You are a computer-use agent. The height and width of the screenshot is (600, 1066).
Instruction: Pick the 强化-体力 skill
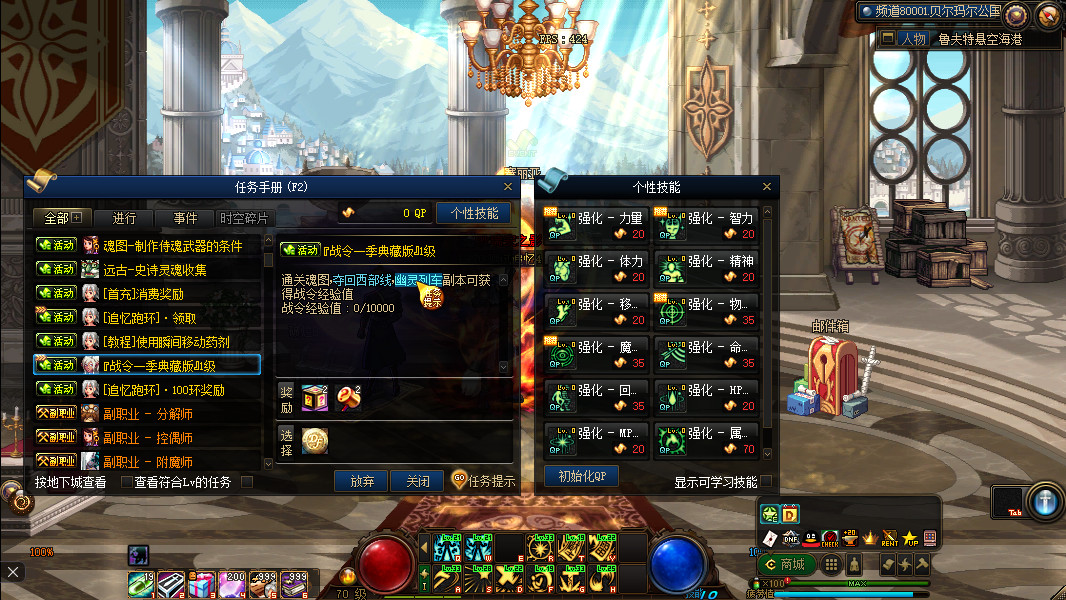click(x=597, y=269)
